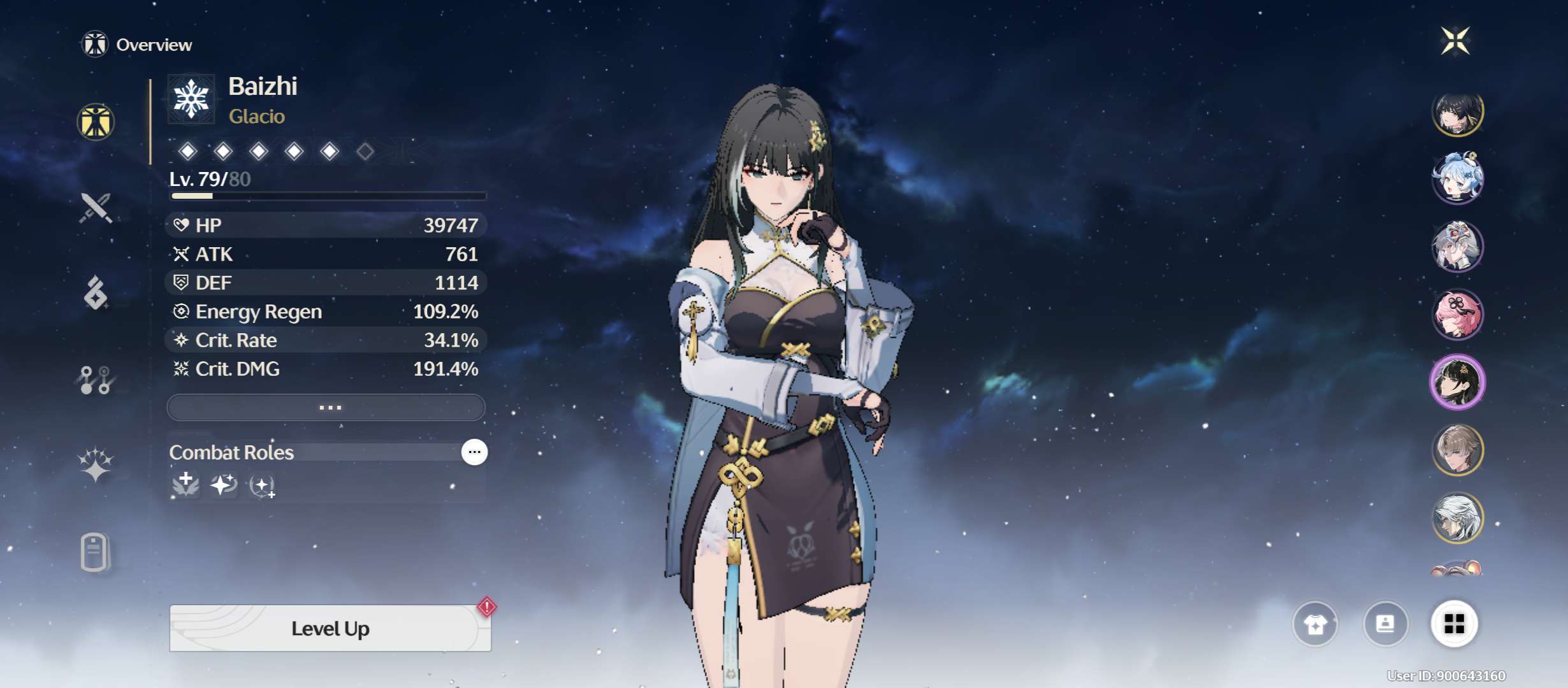Click the Level Up button

[330, 629]
